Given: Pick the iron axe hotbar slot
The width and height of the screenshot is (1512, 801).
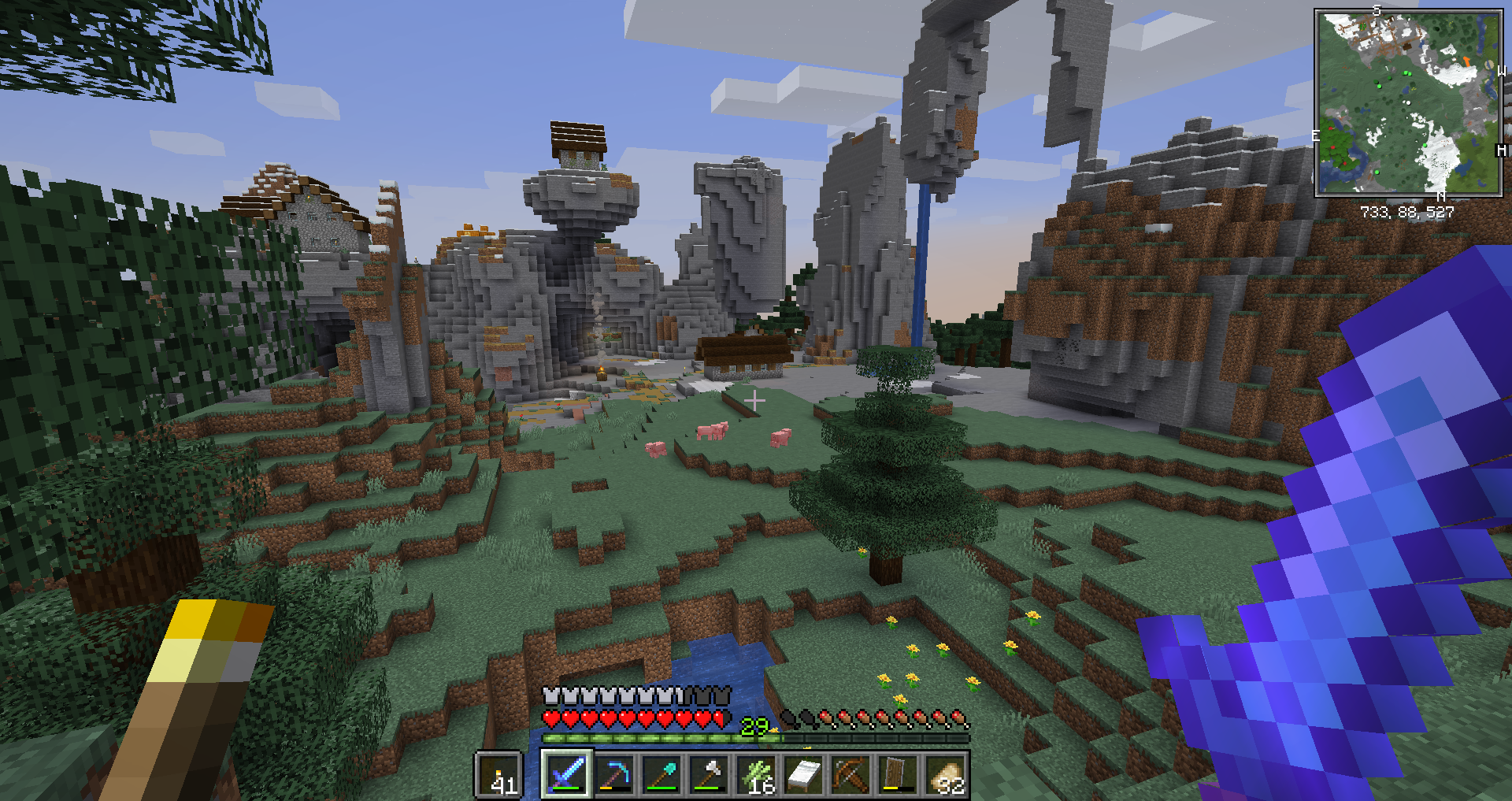Looking at the screenshot, I should point(709,774).
